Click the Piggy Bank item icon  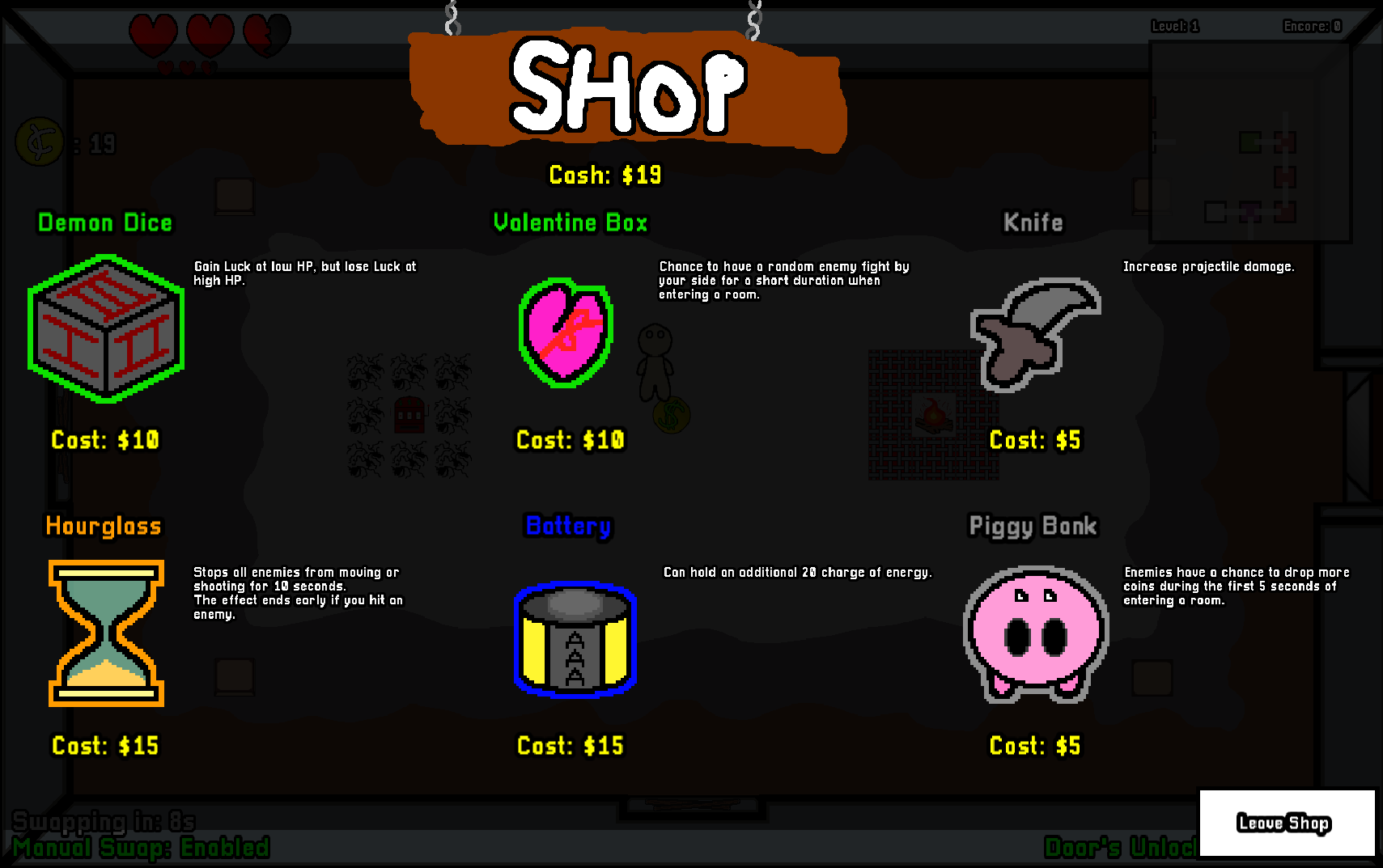(x=1034, y=635)
